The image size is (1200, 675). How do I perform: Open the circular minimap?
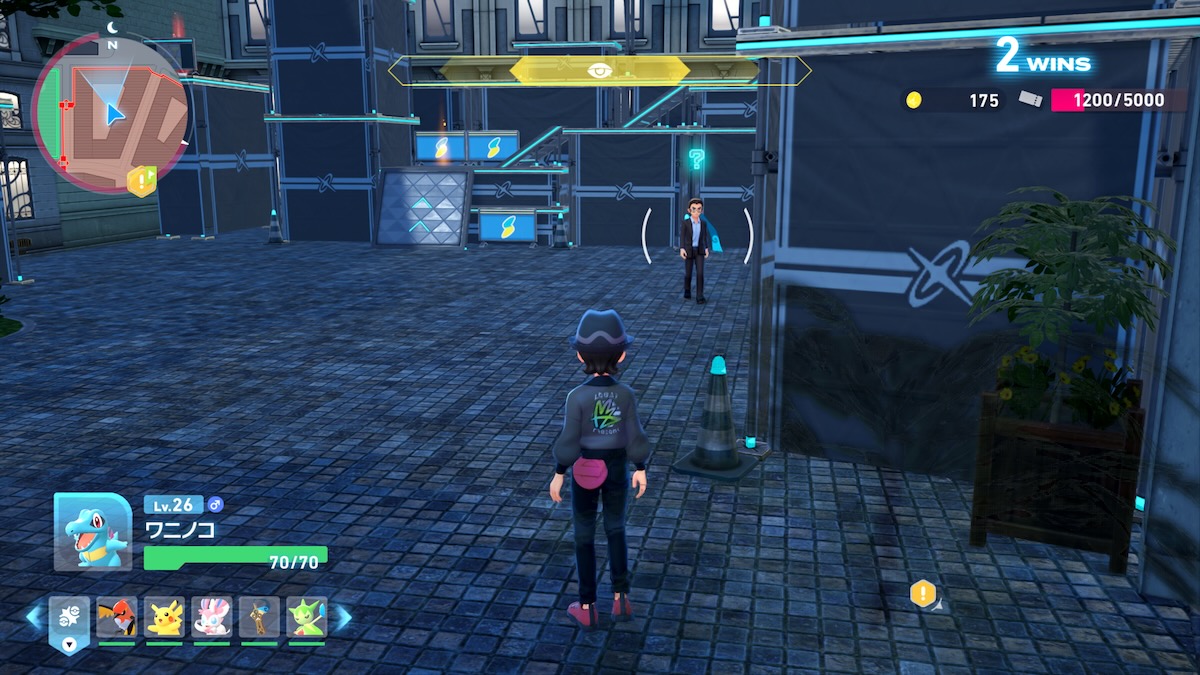pyautogui.click(x=110, y=112)
